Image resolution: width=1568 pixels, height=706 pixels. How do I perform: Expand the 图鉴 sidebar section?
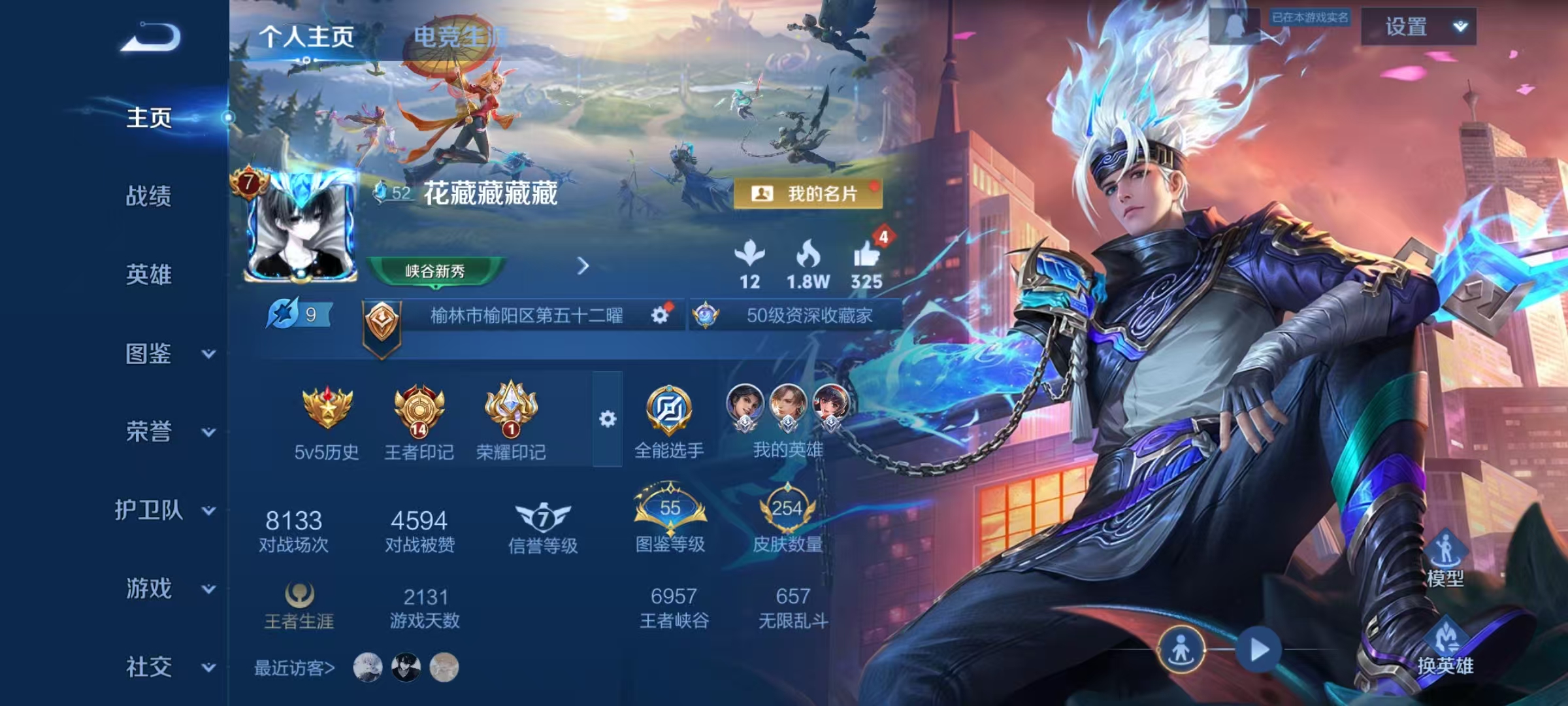click(x=152, y=354)
